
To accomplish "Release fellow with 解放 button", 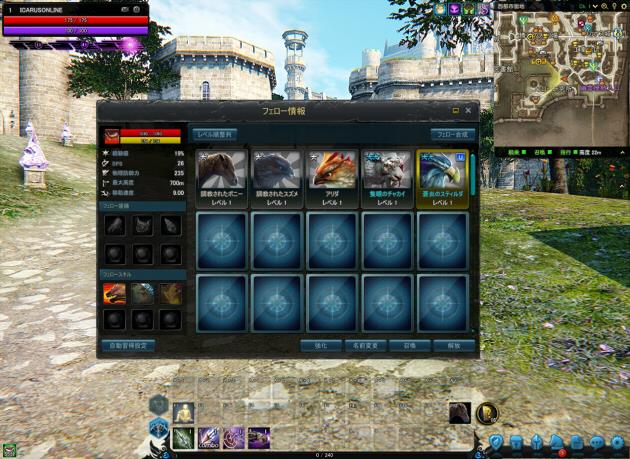I will [x=454, y=345].
